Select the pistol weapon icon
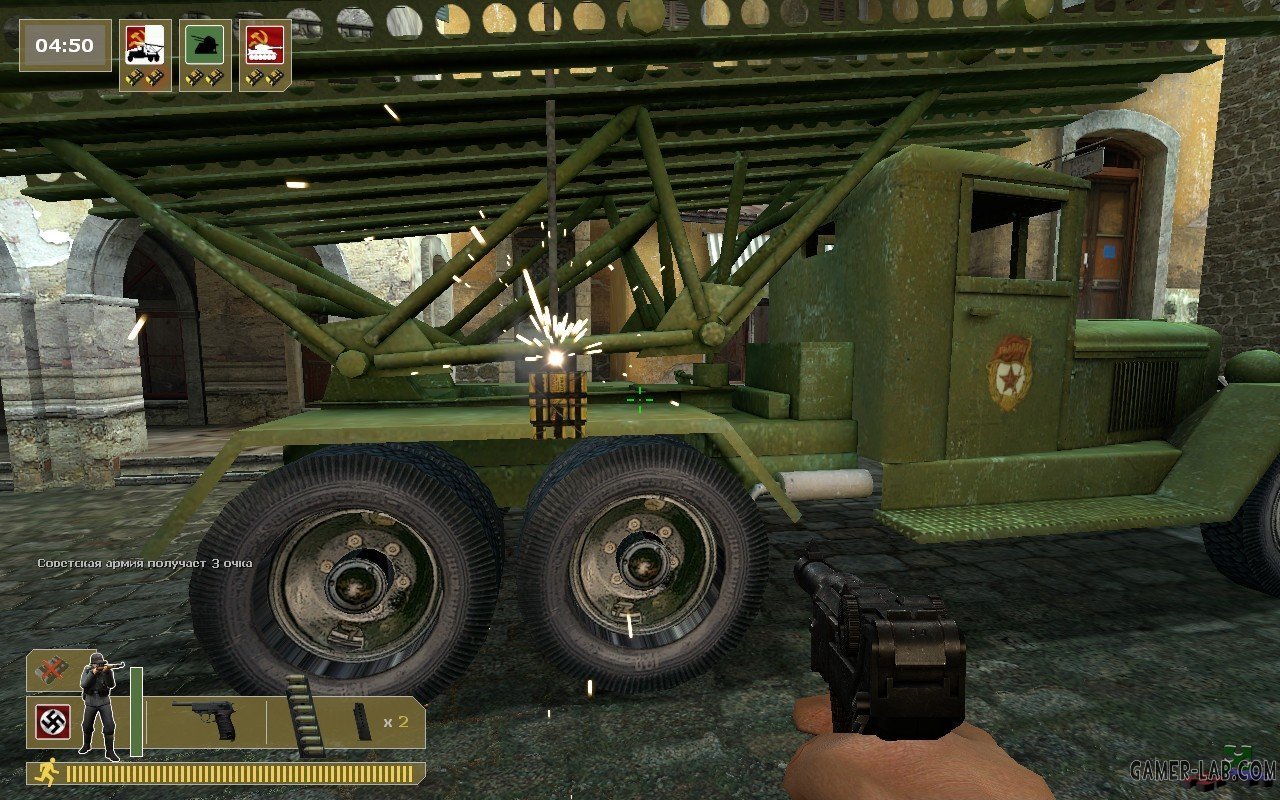Viewport: 1280px width, 800px height. (x=204, y=719)
